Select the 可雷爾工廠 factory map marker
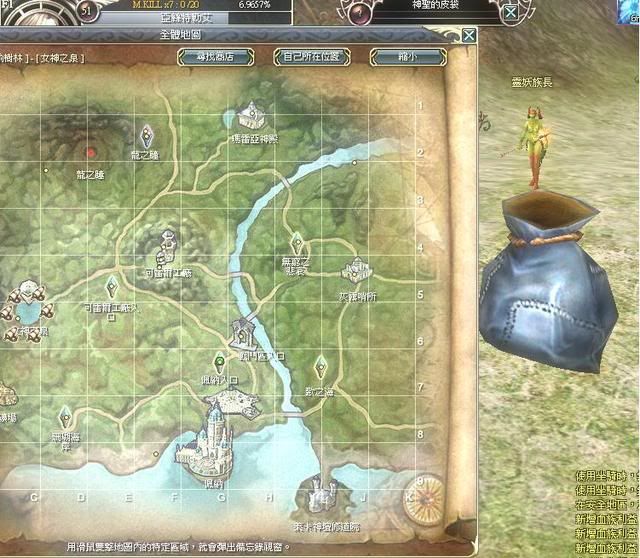 [167, 243]
